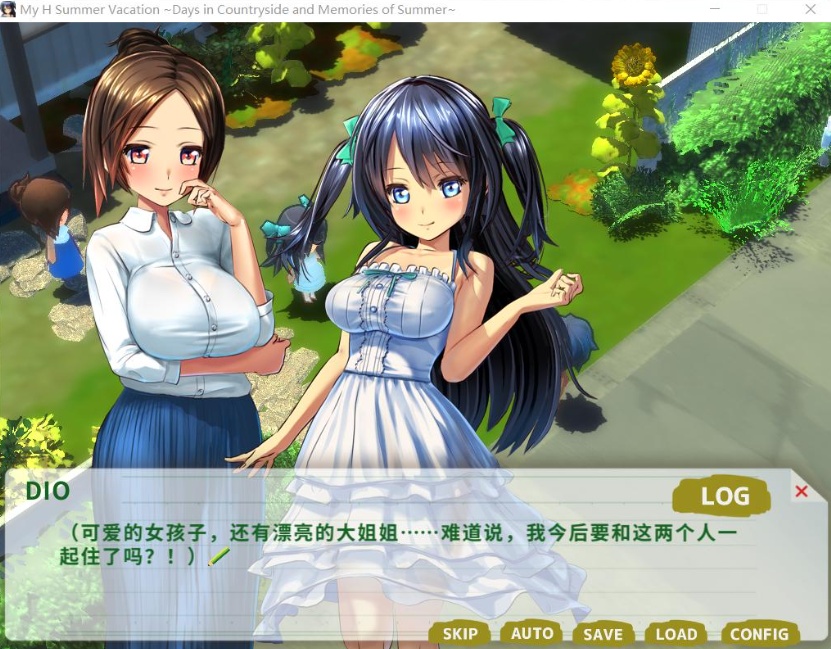Open the SAVE menu
The width and height of the screenshot is (831, 649).
tap(603, 633)
